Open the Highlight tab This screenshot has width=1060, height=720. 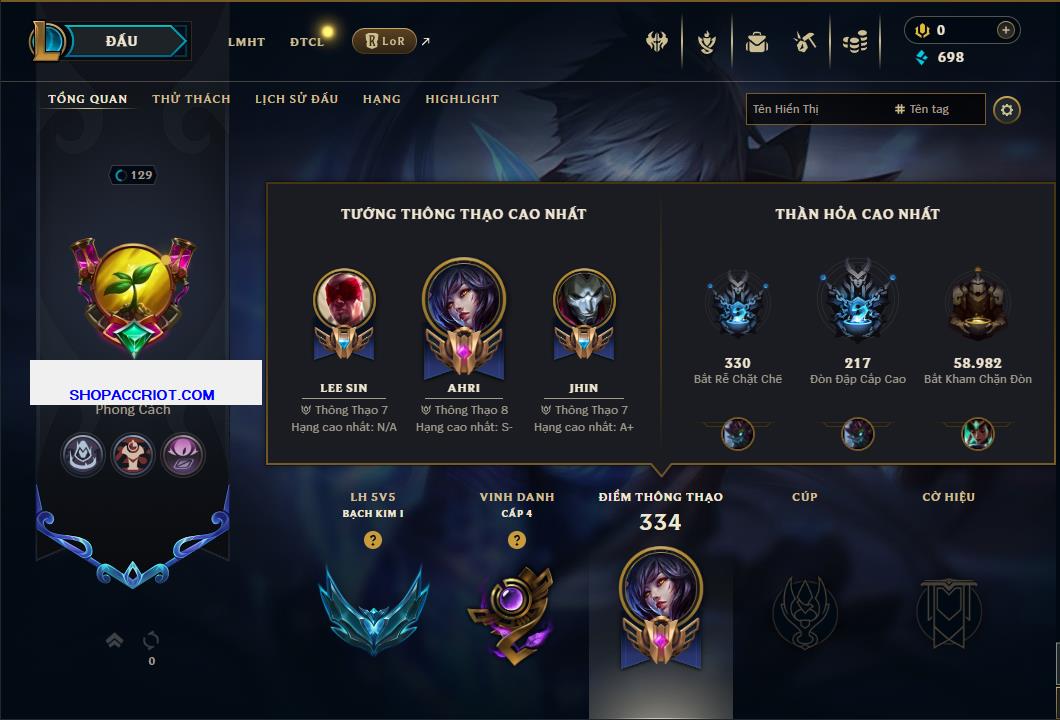[462, 99]
